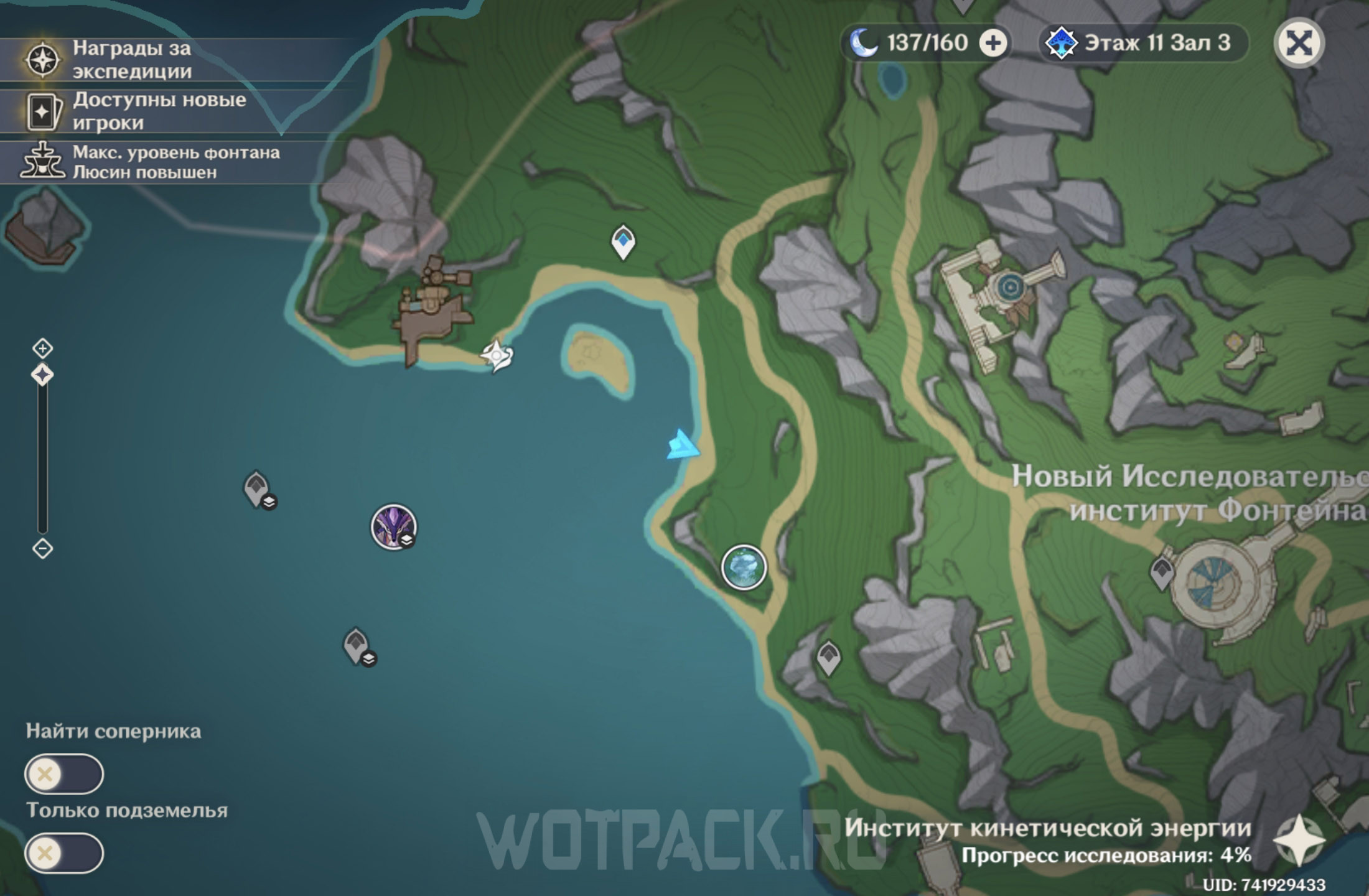Select the activated teleport waypoint with blue gem
Screen dimensions: 1369x896
pyautogui.click(x=623, y=241)
